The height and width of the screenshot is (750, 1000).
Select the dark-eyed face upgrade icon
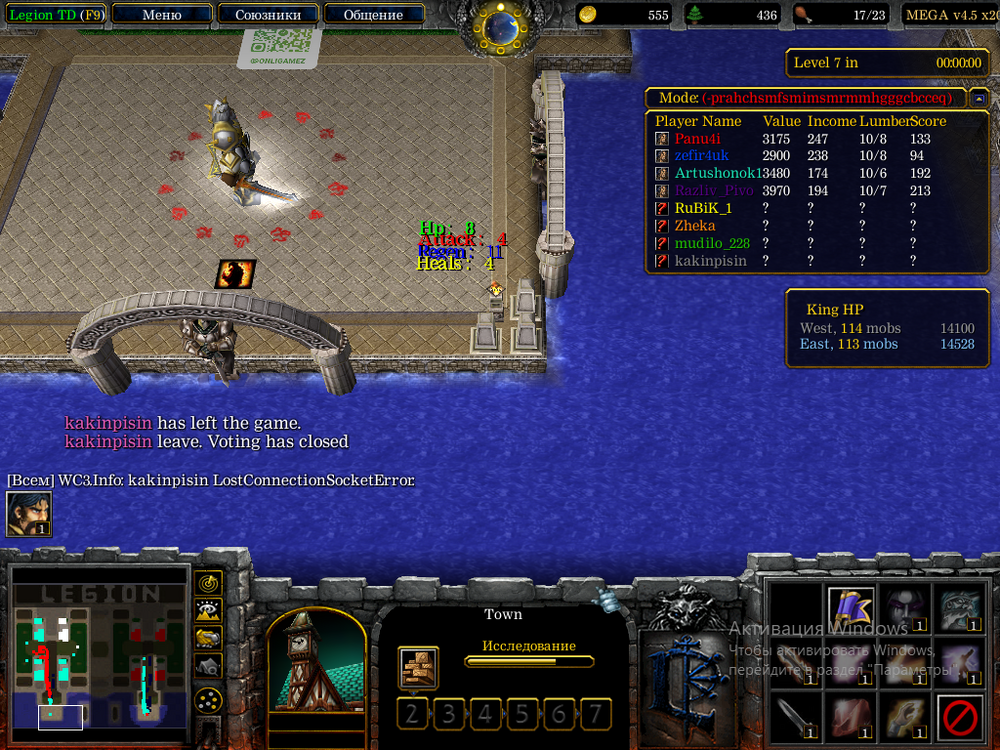click(x=905, y=607)
